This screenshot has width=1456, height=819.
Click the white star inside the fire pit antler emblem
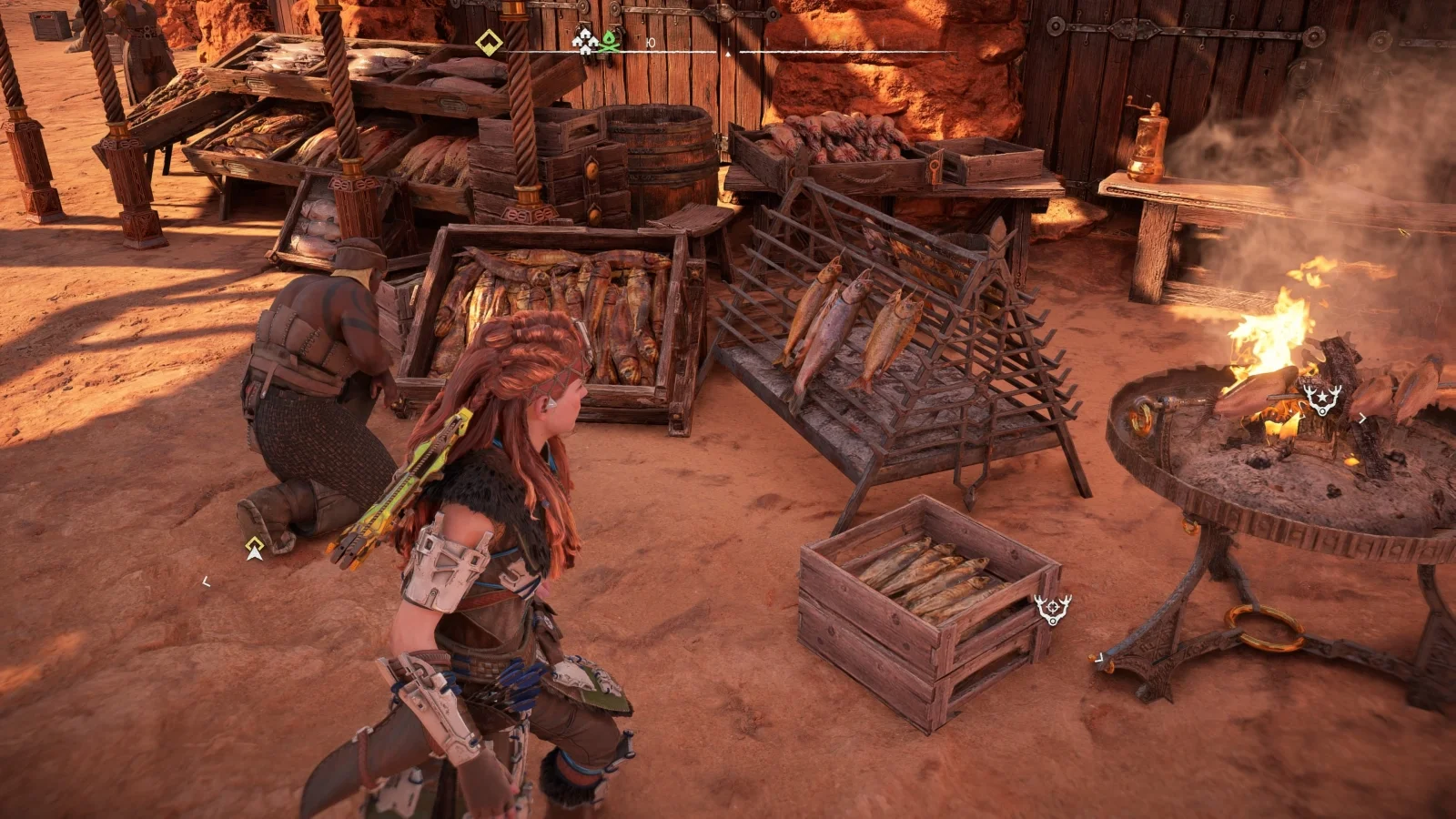[x=1322, y=397]
